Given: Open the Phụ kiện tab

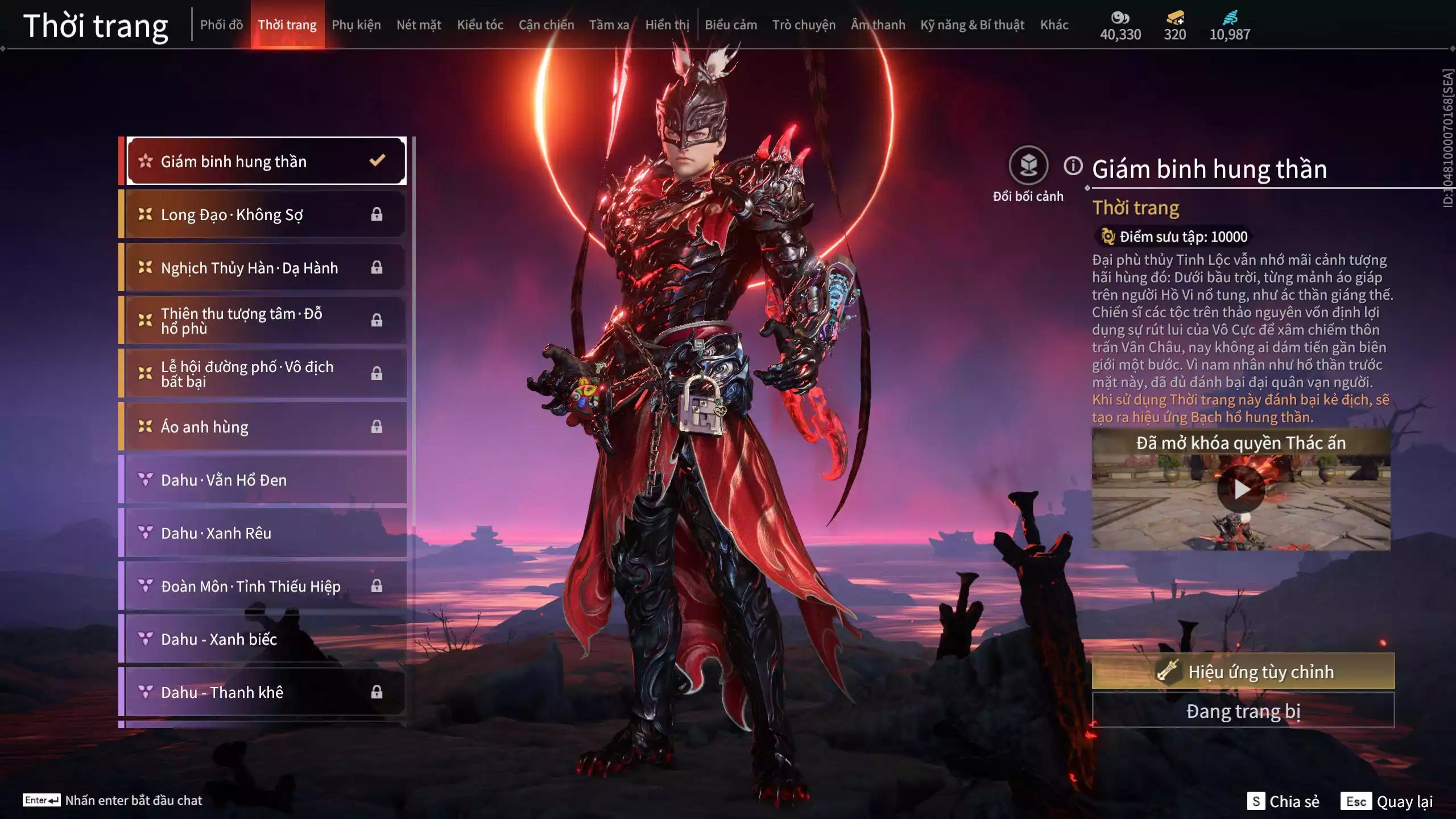Looking at the screenshot, I should click(356, 25).
